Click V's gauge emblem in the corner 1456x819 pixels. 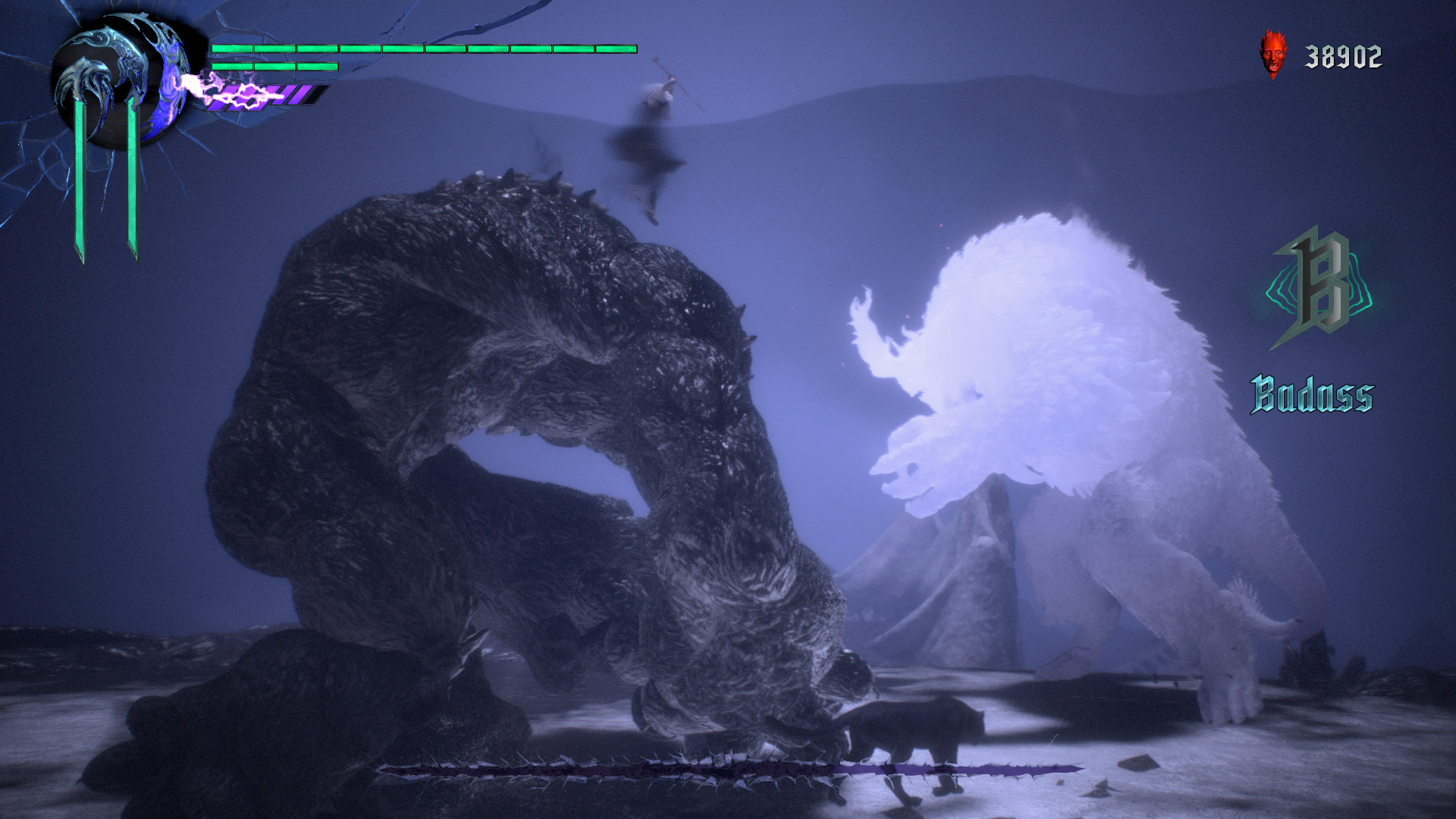pyautogui.click(x=120, y=82)
